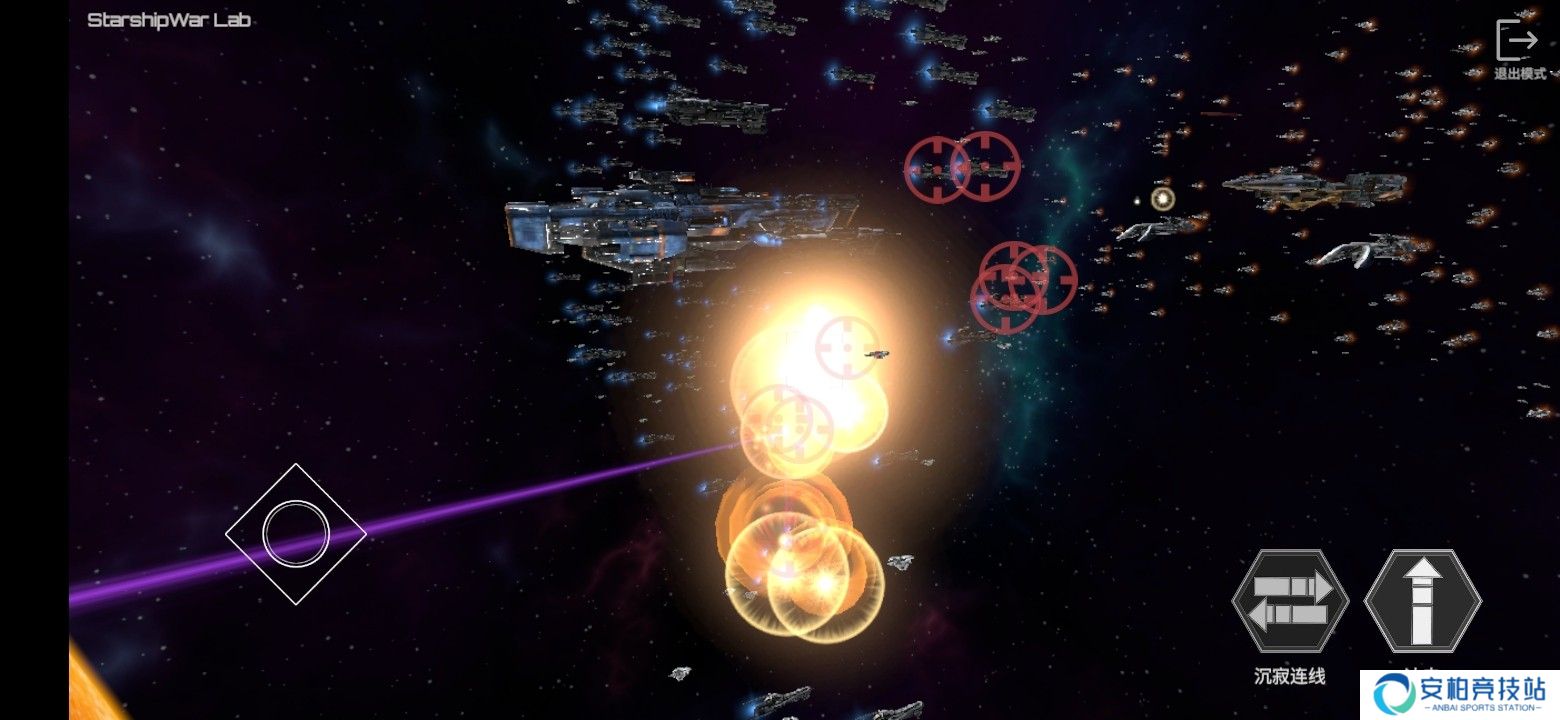Click the Anbai Sports Station watermark logo
This screenshot has height=720, width=1560.
[1459, 694]
